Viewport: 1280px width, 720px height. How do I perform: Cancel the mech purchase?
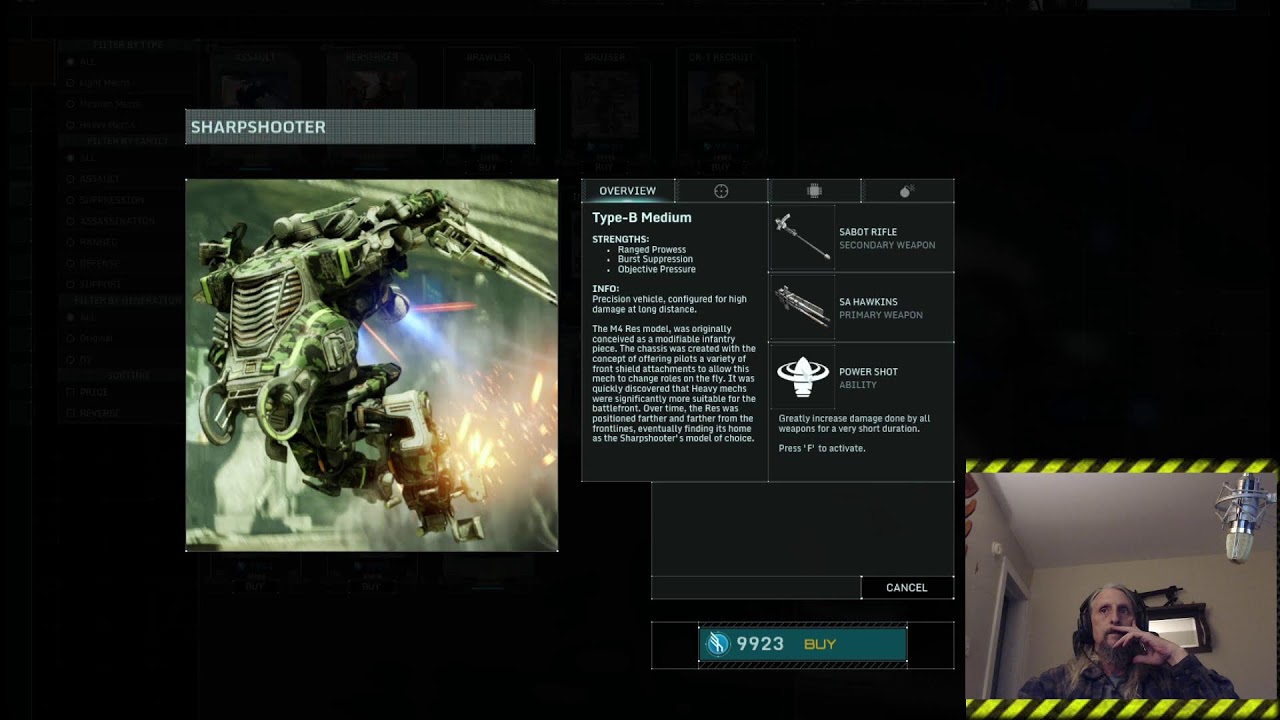point(906,588)
